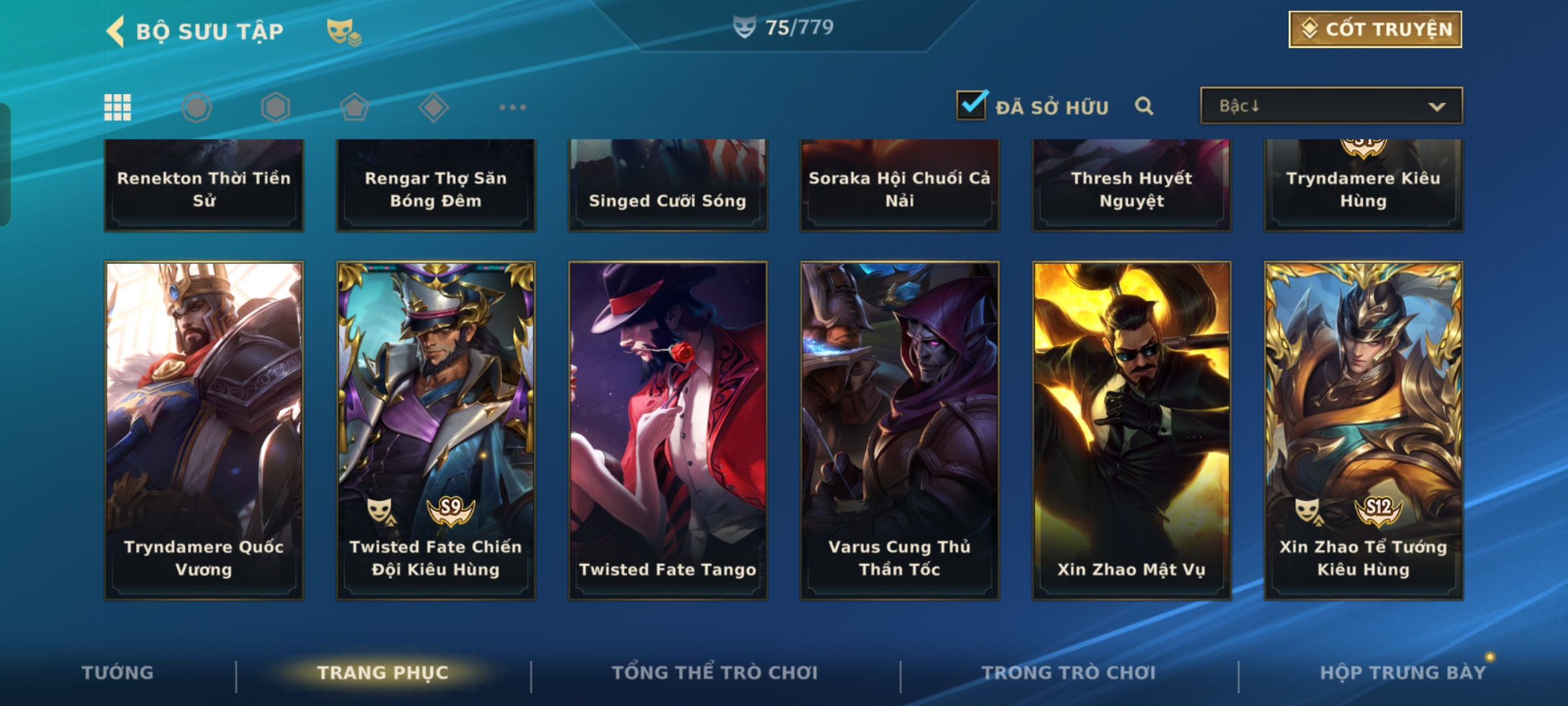
Task: Switch to the Trang Phục tab
Action: pyautogui.click(x=383, y=673)
